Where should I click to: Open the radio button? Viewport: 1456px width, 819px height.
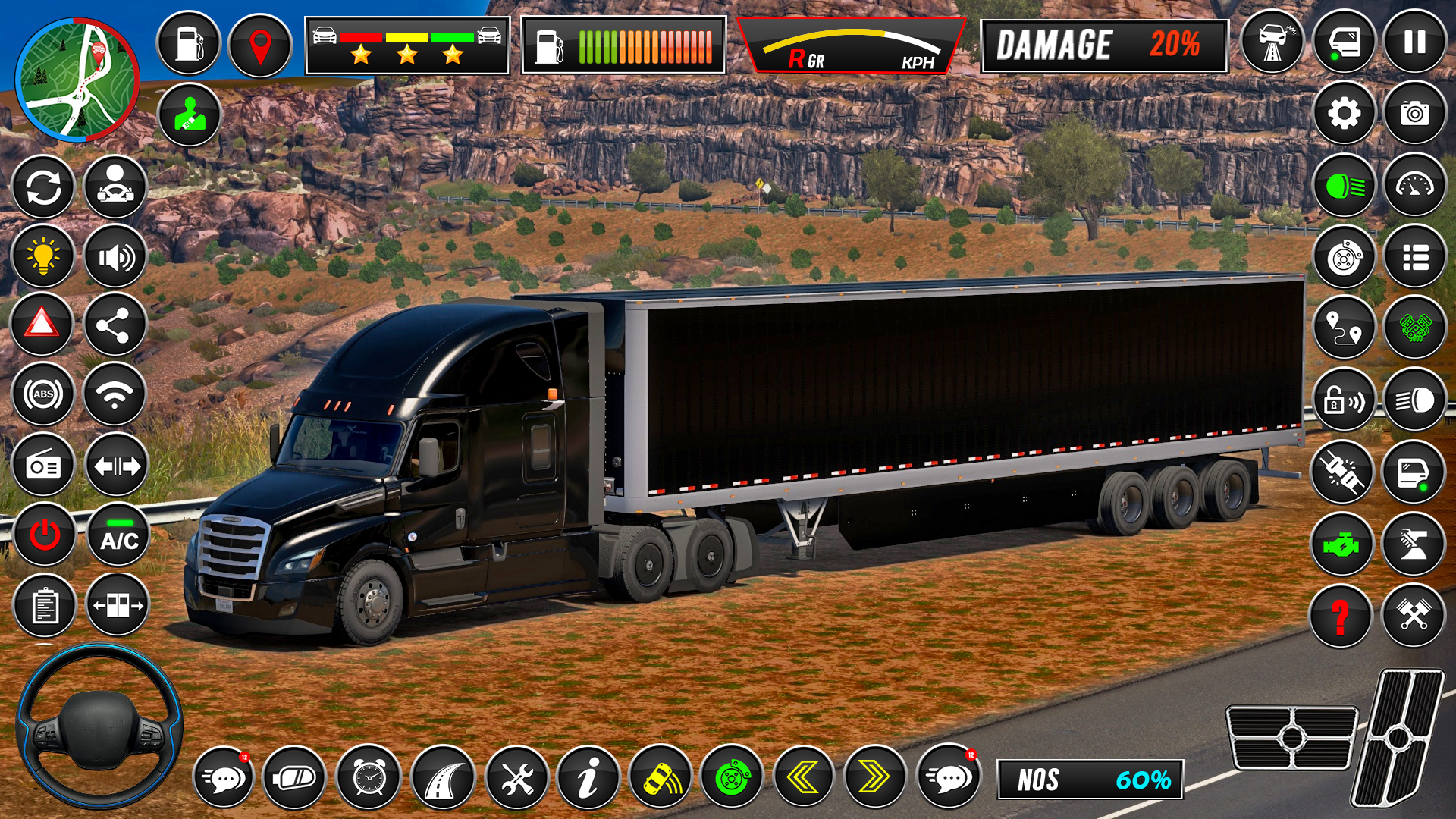point(42,466)
